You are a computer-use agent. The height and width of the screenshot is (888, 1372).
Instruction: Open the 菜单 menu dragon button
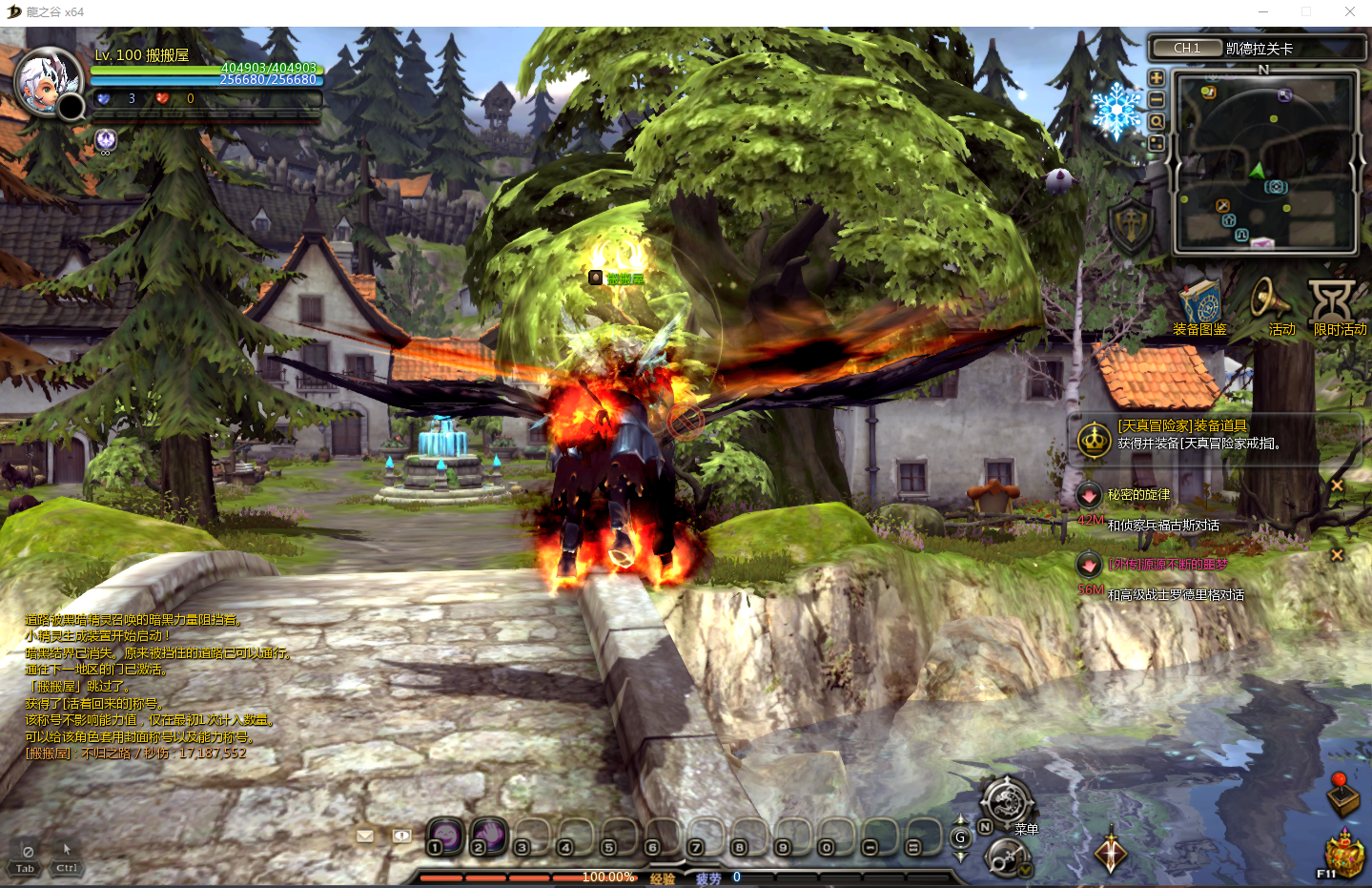pos(1007,801)
